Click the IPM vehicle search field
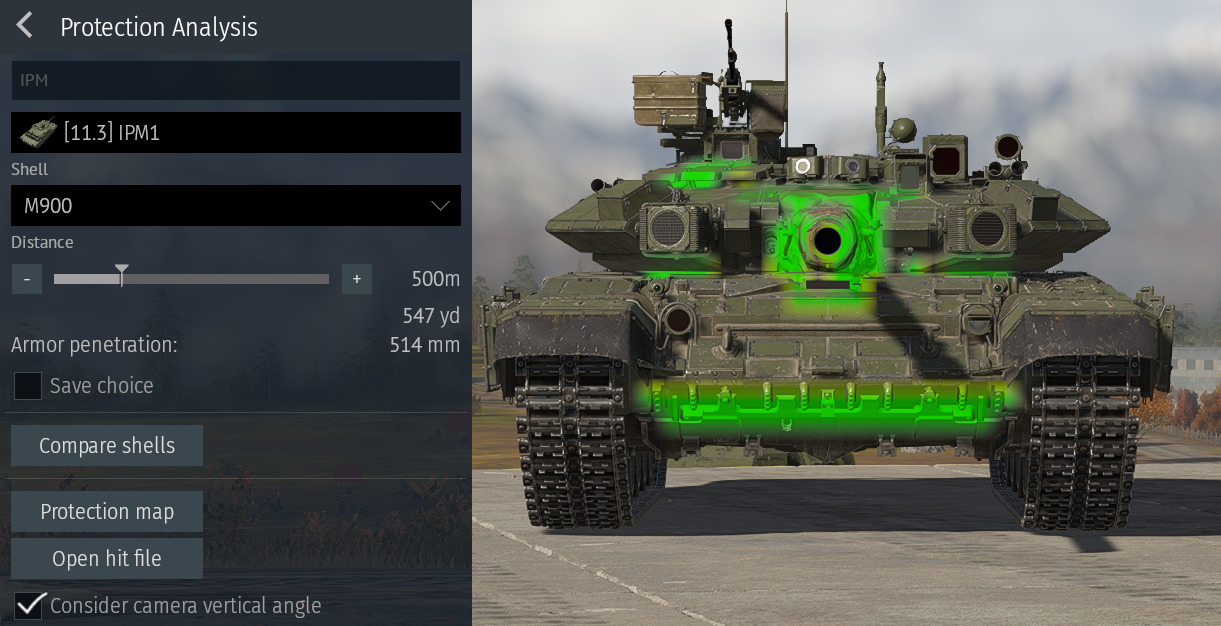 236,80
